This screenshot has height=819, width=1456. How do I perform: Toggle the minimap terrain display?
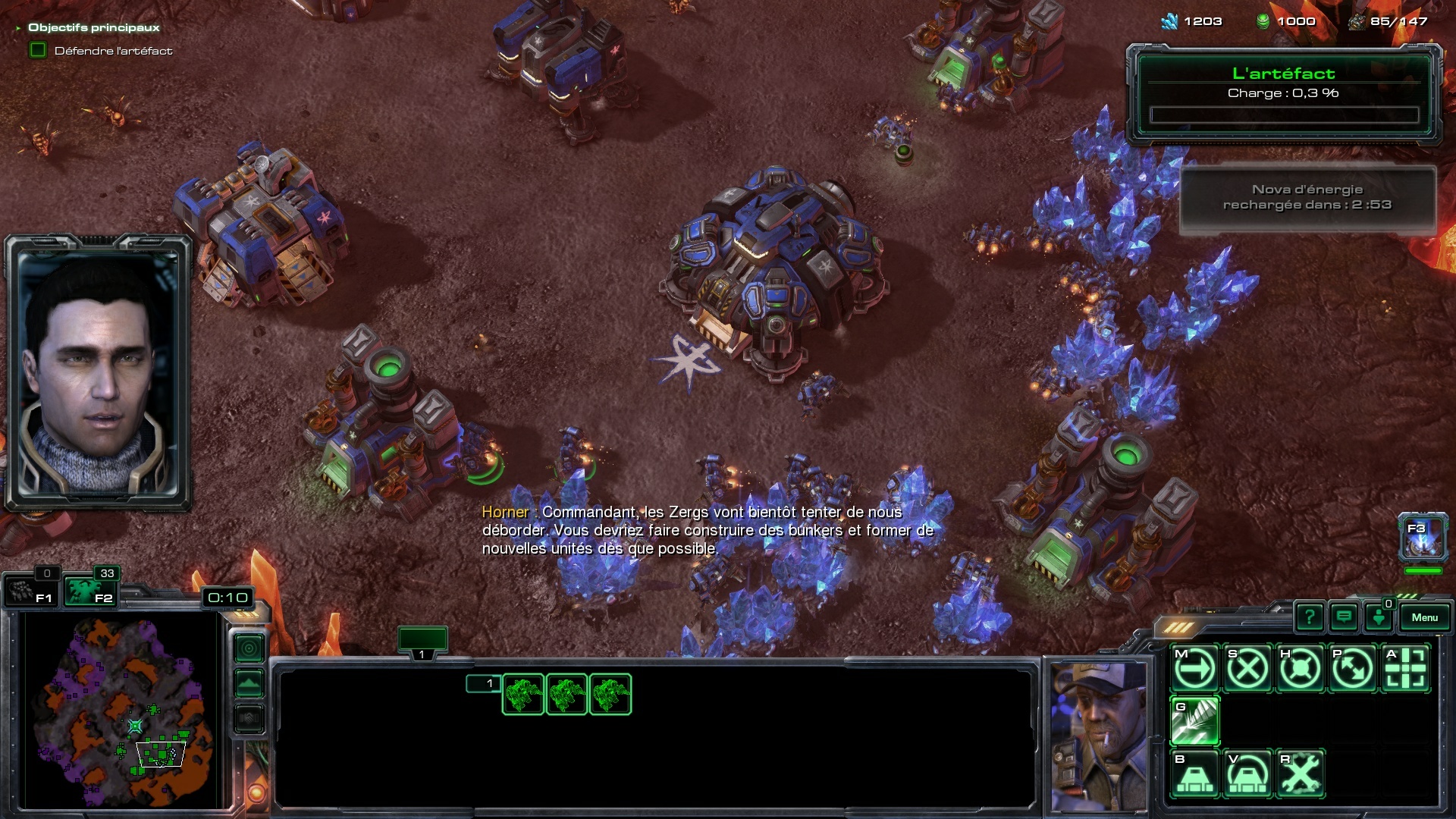(x=249, y=683)
